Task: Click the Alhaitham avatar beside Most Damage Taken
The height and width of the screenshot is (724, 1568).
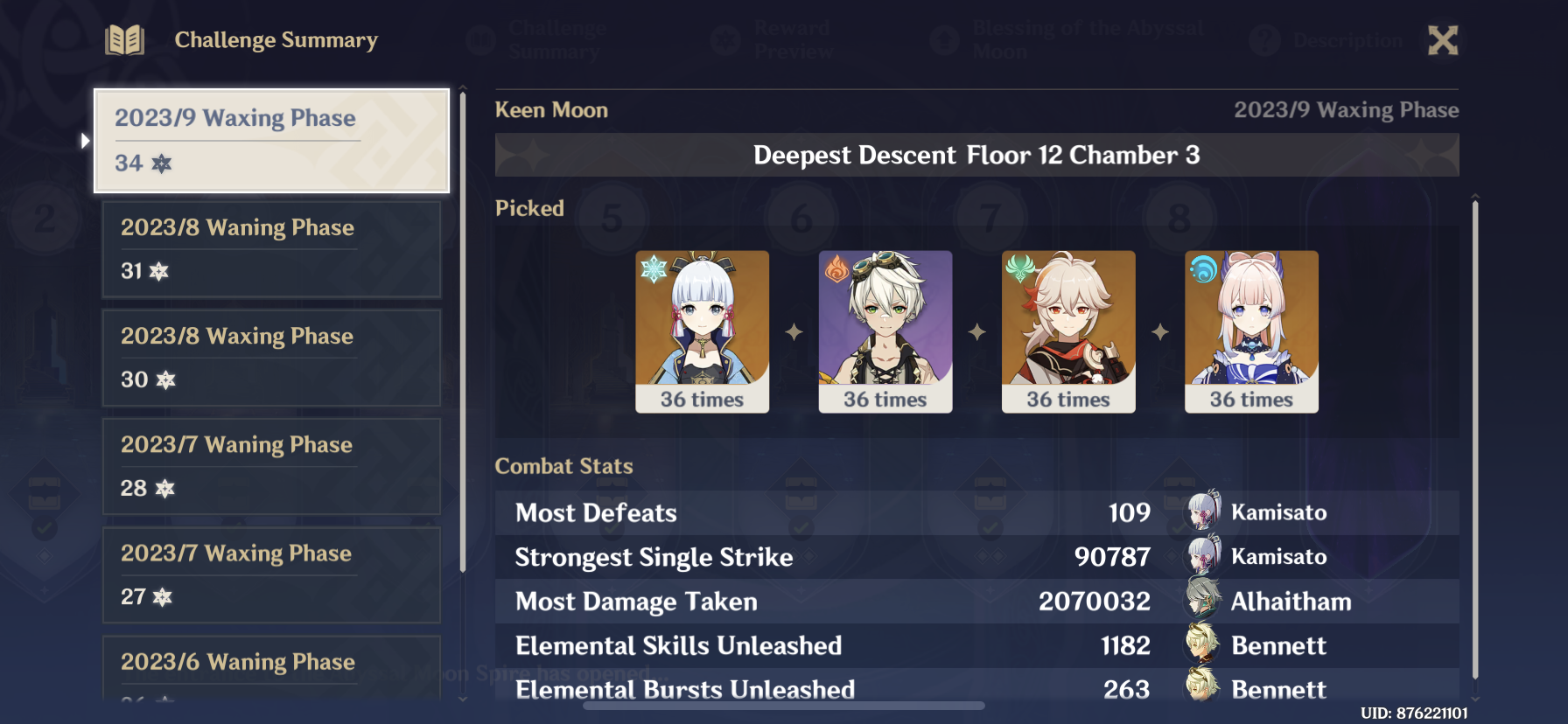Action: pos(1201,601)
